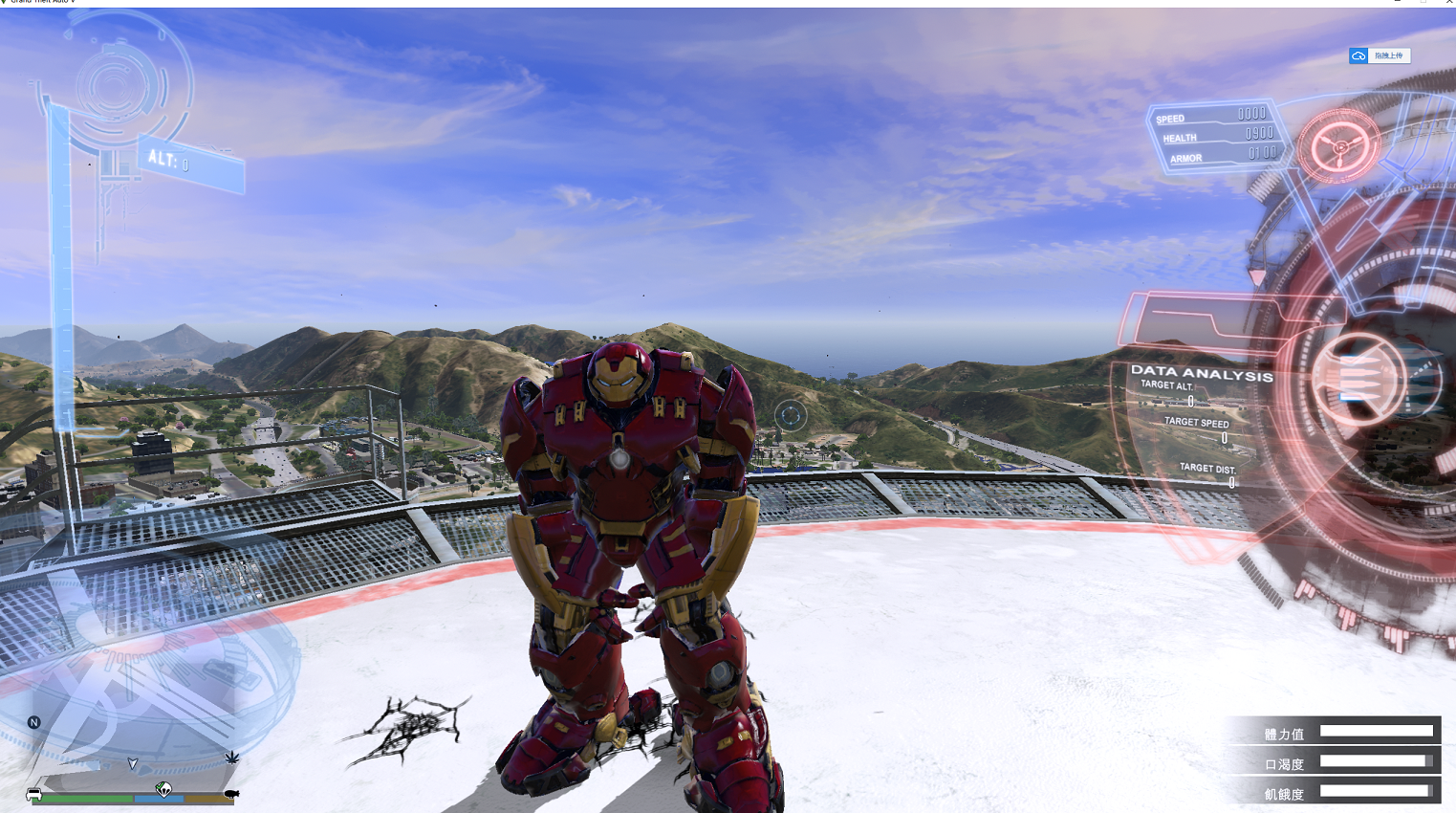Click the car blip on the radar
Image resolution: width=1456 pixels, height=813 pixels.
point(34,794)
